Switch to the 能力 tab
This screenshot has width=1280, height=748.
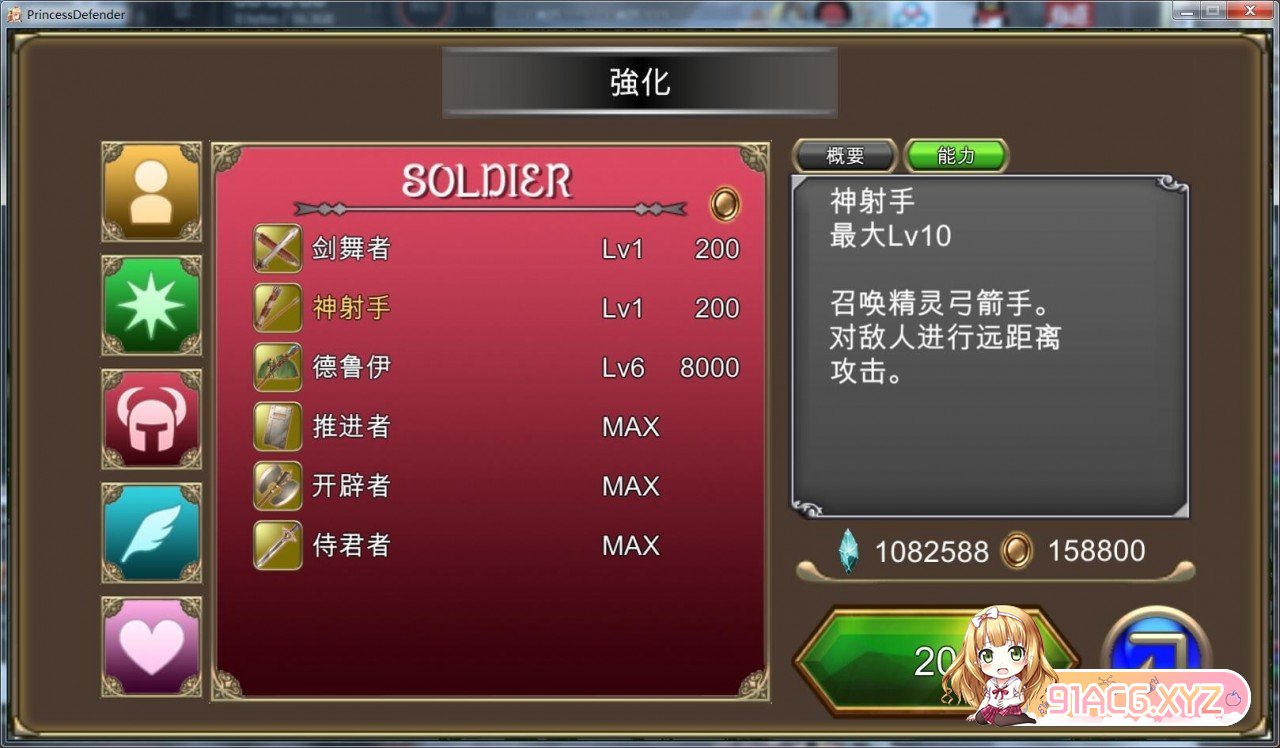tap(955, 155)
